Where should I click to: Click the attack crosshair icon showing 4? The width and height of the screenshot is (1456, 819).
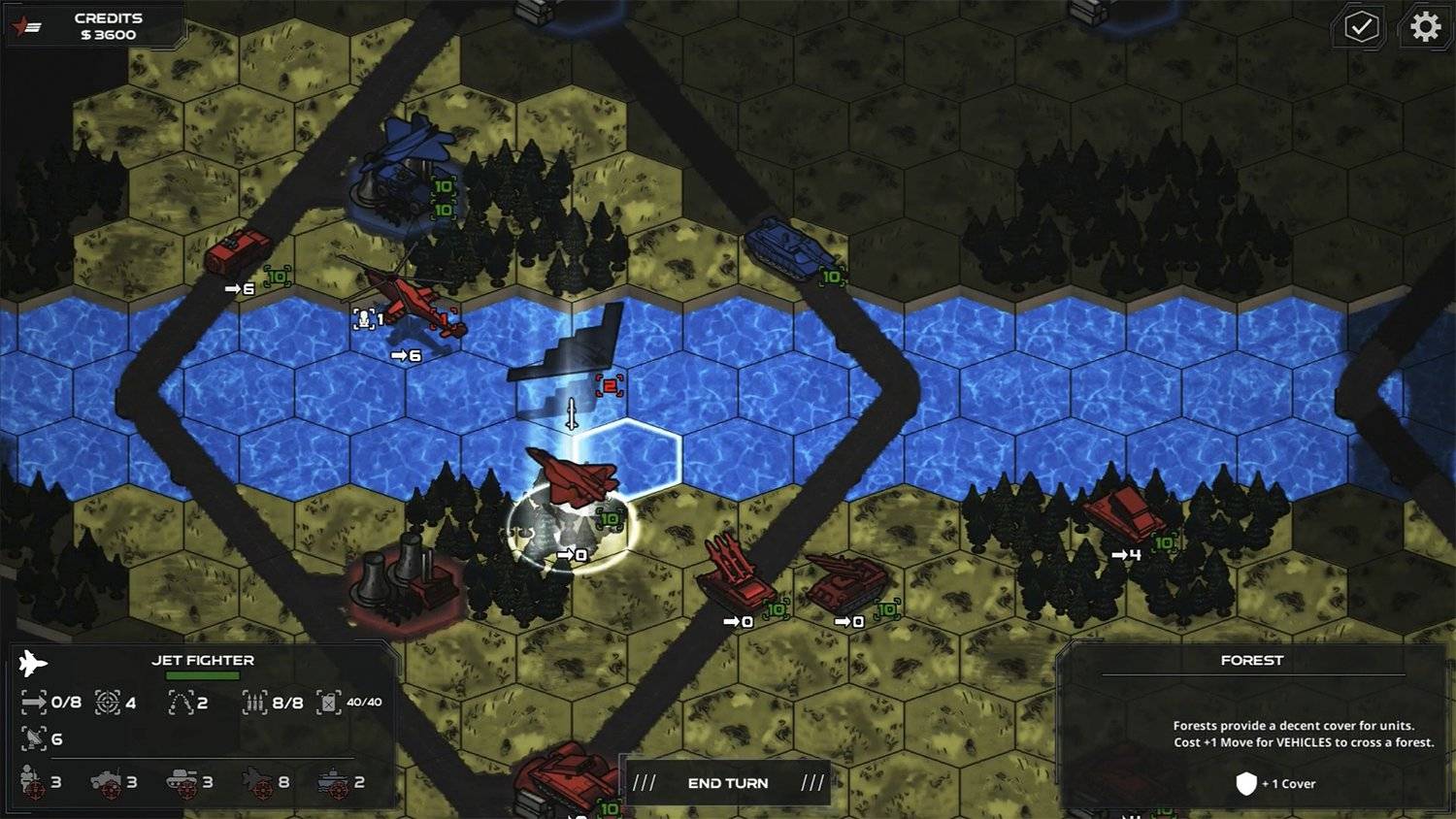[x=108, y=702]
